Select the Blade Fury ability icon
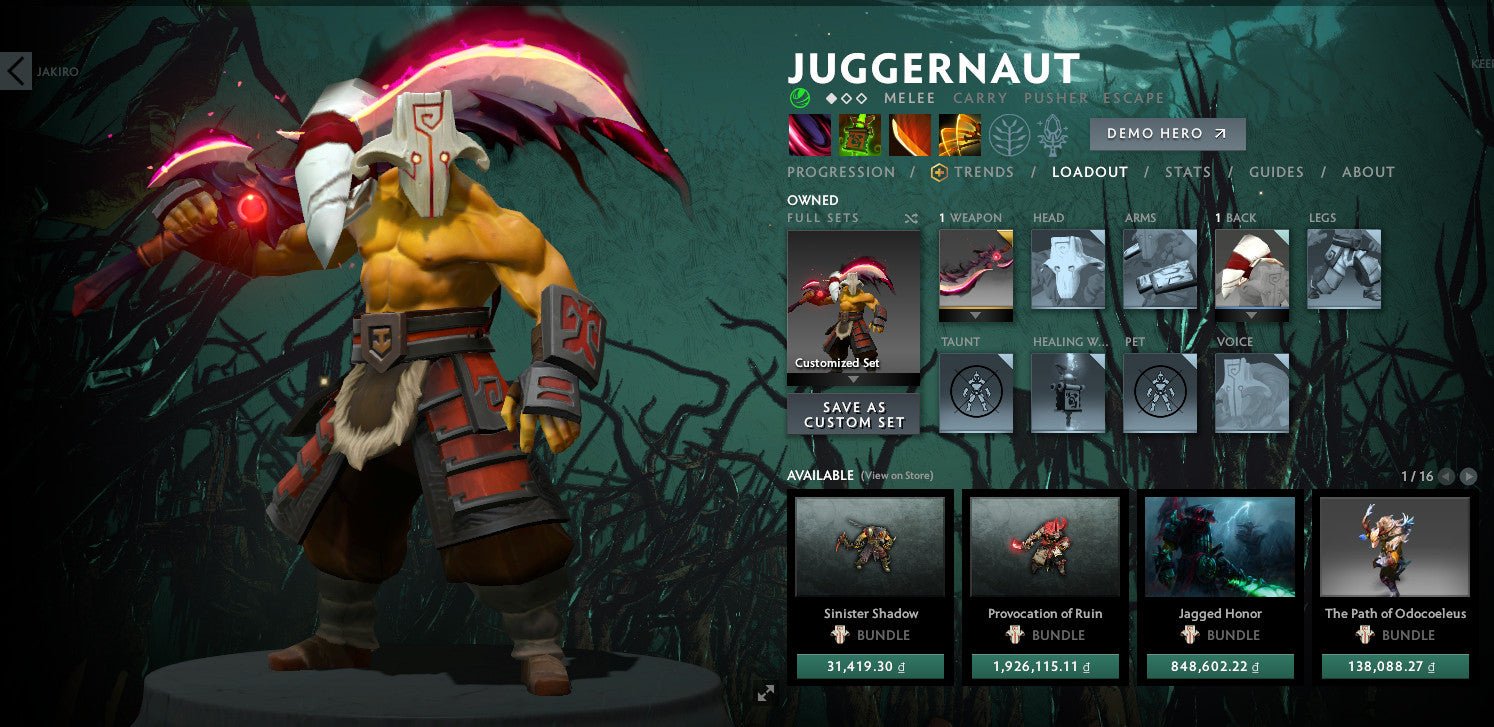 point(810,134)
